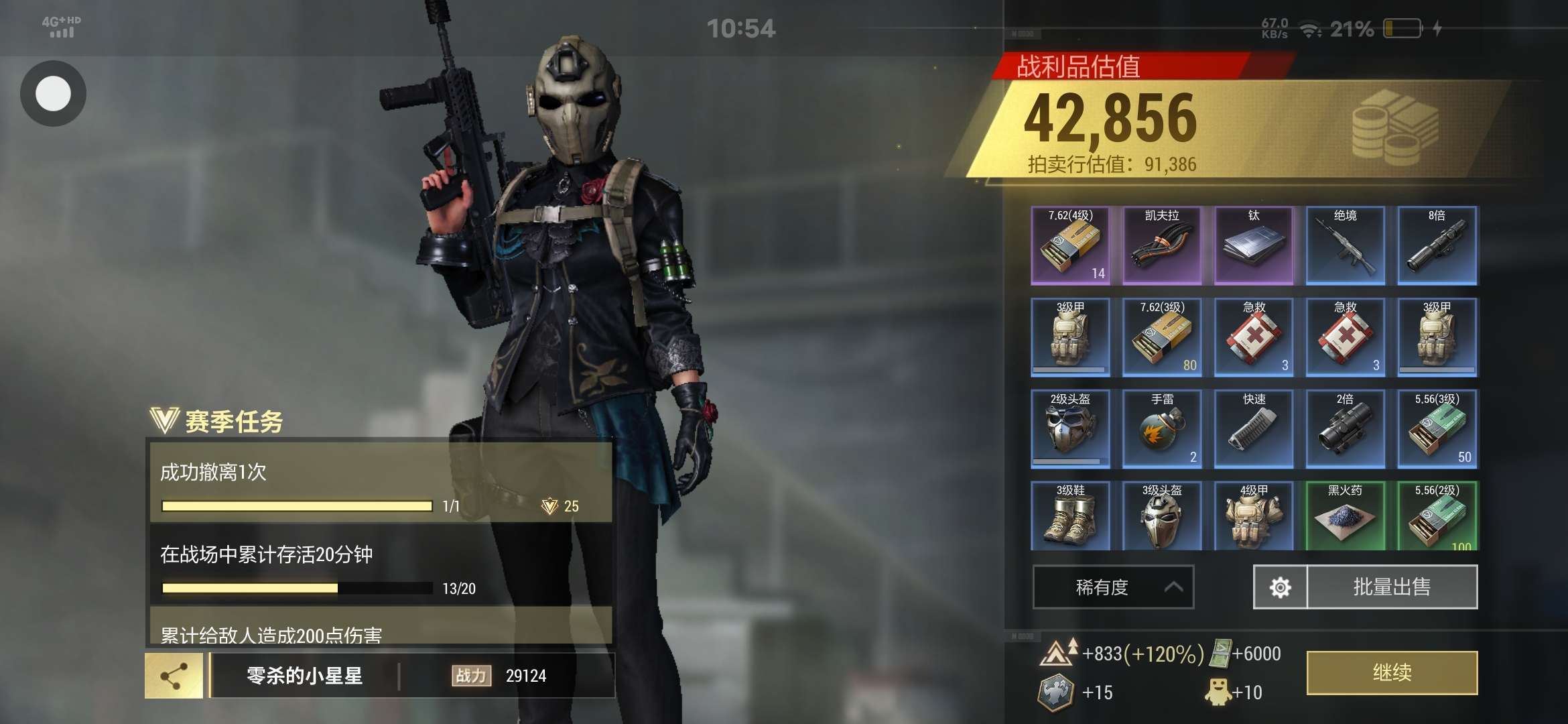Click the 手雷 grenade slot

1162,429
